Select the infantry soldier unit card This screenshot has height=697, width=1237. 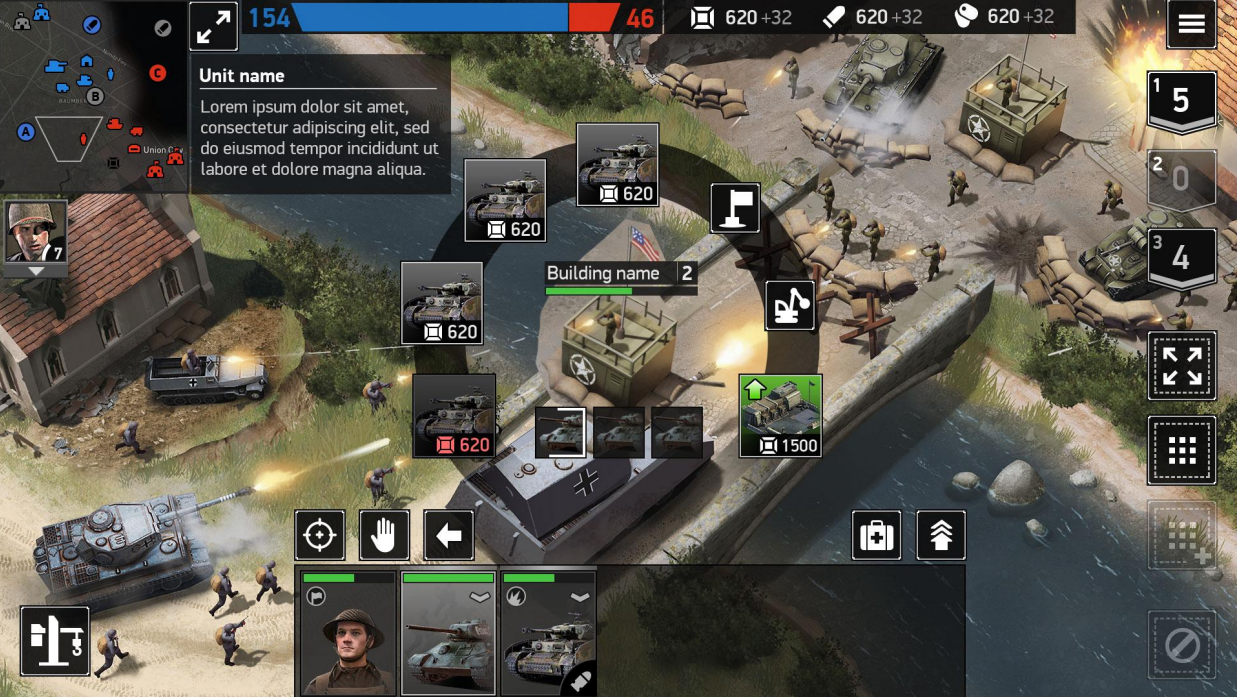[349, 634]
